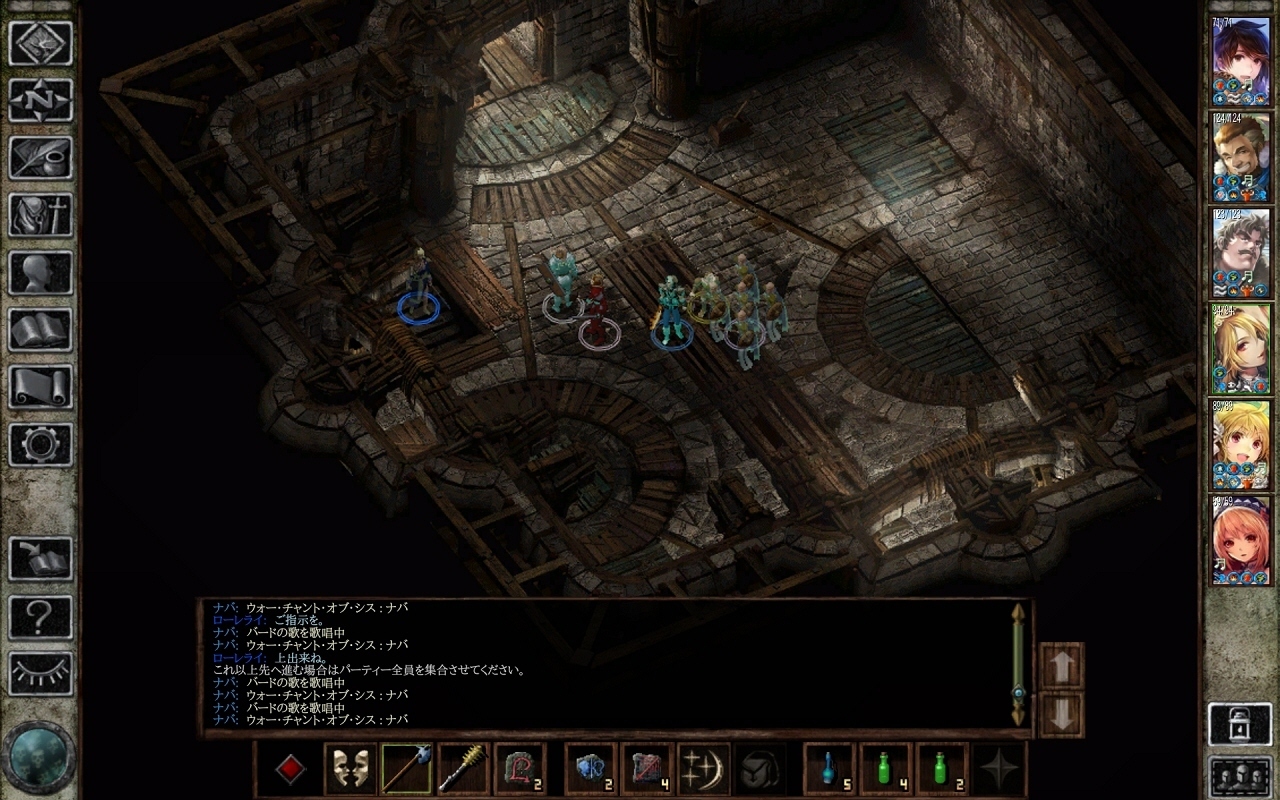Screen dimensions: 1280x800
Task: Rest the party with the closed-eye button
Action: tap(40, 673)
